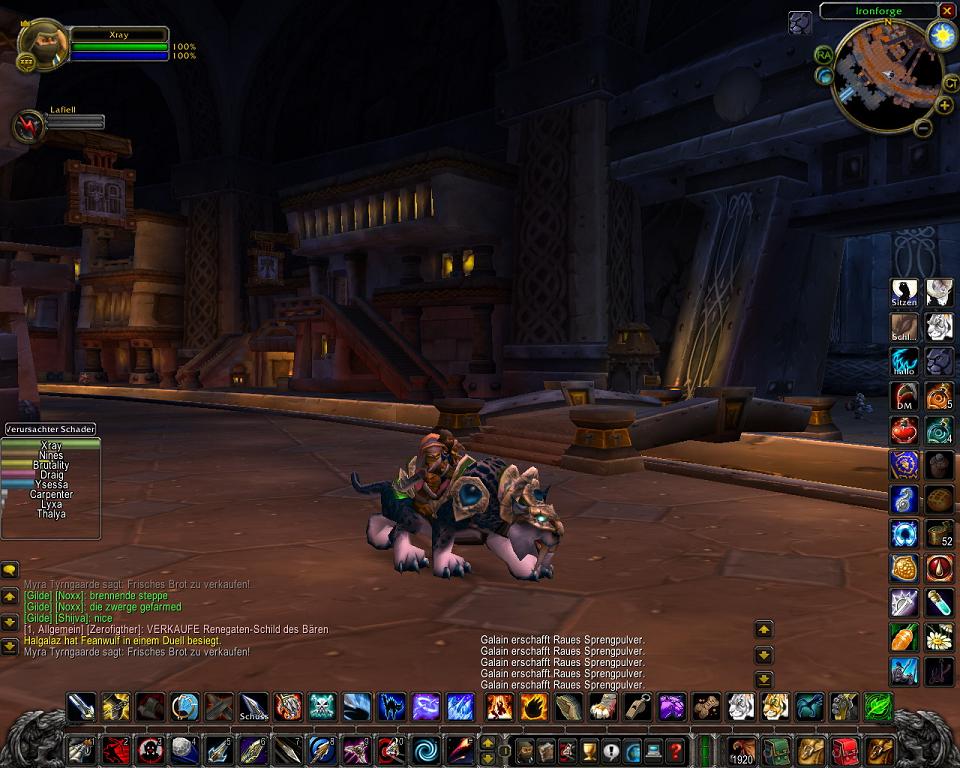Open the backpack showing 1920
Image resolution: width=960 pixels, height=768 pixels.
tap(743, 749)
